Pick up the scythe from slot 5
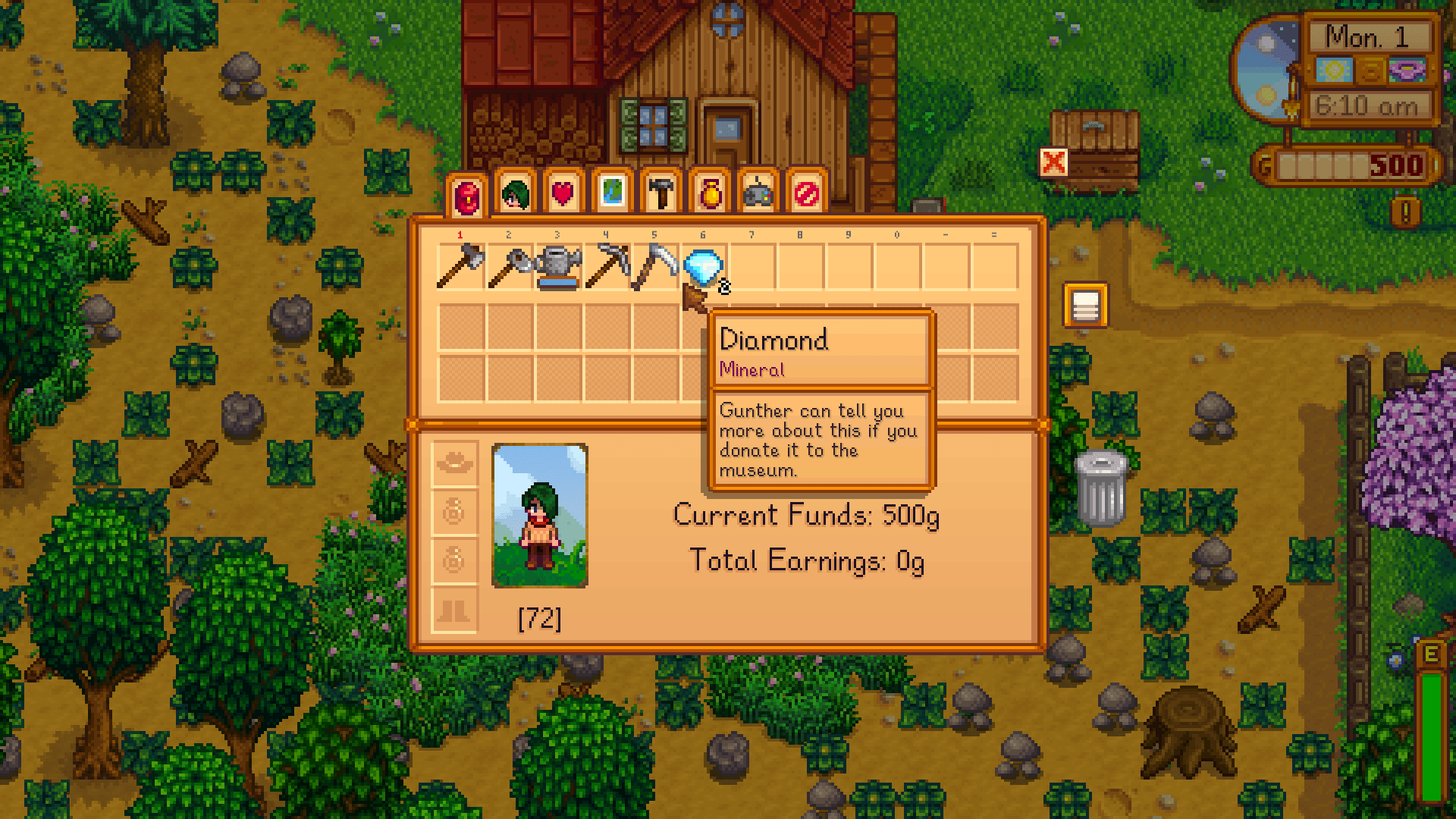Image resolution: width=1456 pixels, height=819 pixels. 654,265
